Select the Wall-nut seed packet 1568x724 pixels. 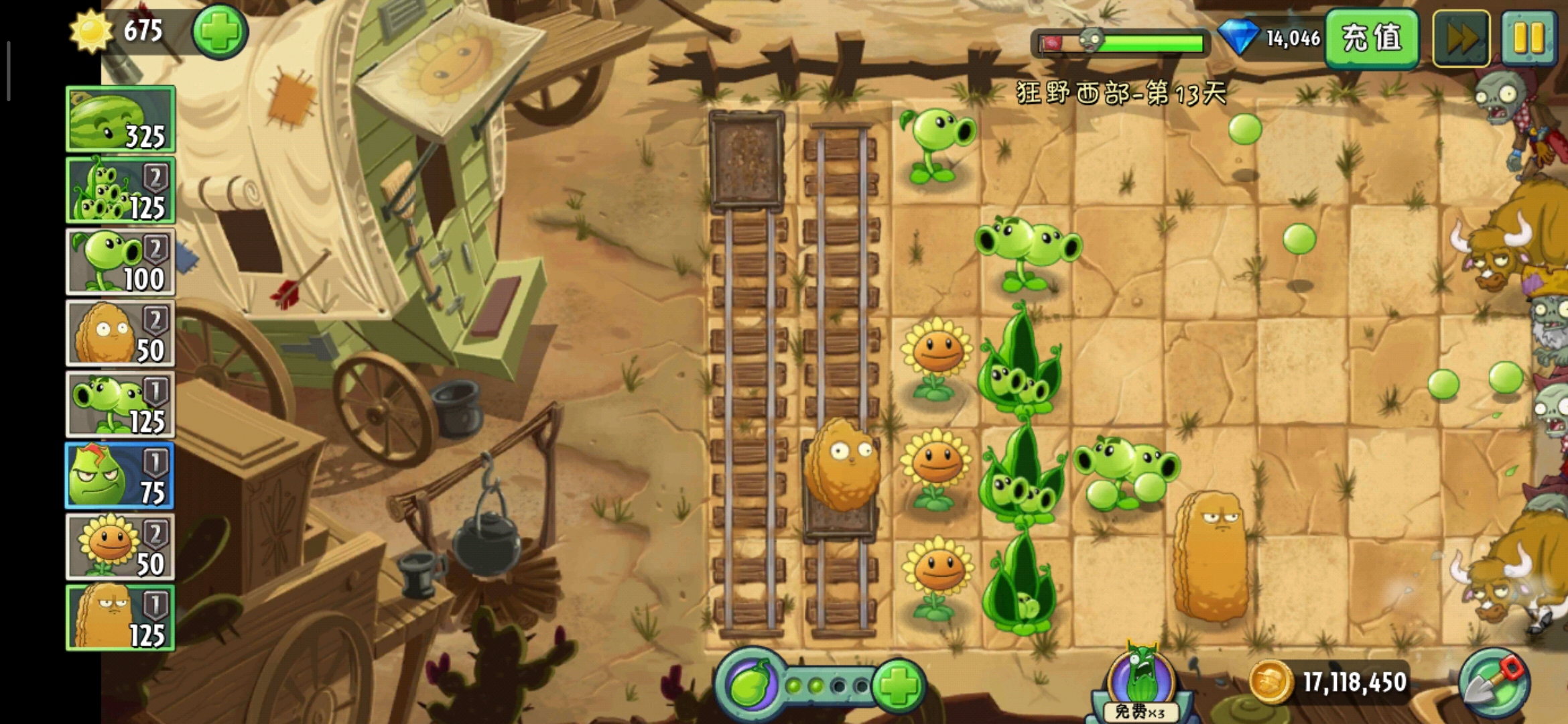point(121,333)
